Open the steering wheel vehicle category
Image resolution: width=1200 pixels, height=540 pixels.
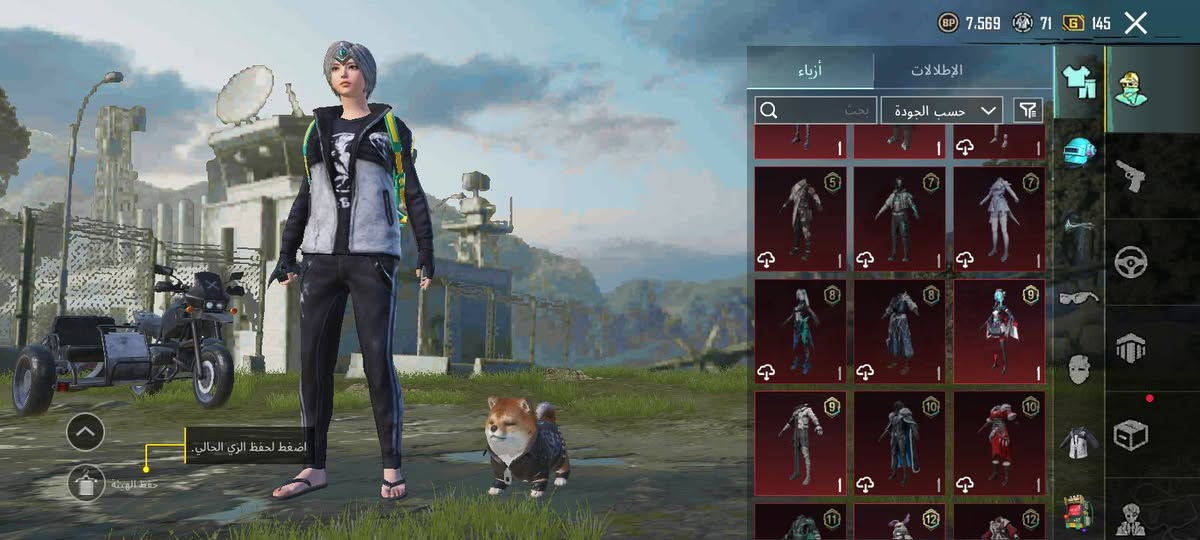(x=1131, y=262)
